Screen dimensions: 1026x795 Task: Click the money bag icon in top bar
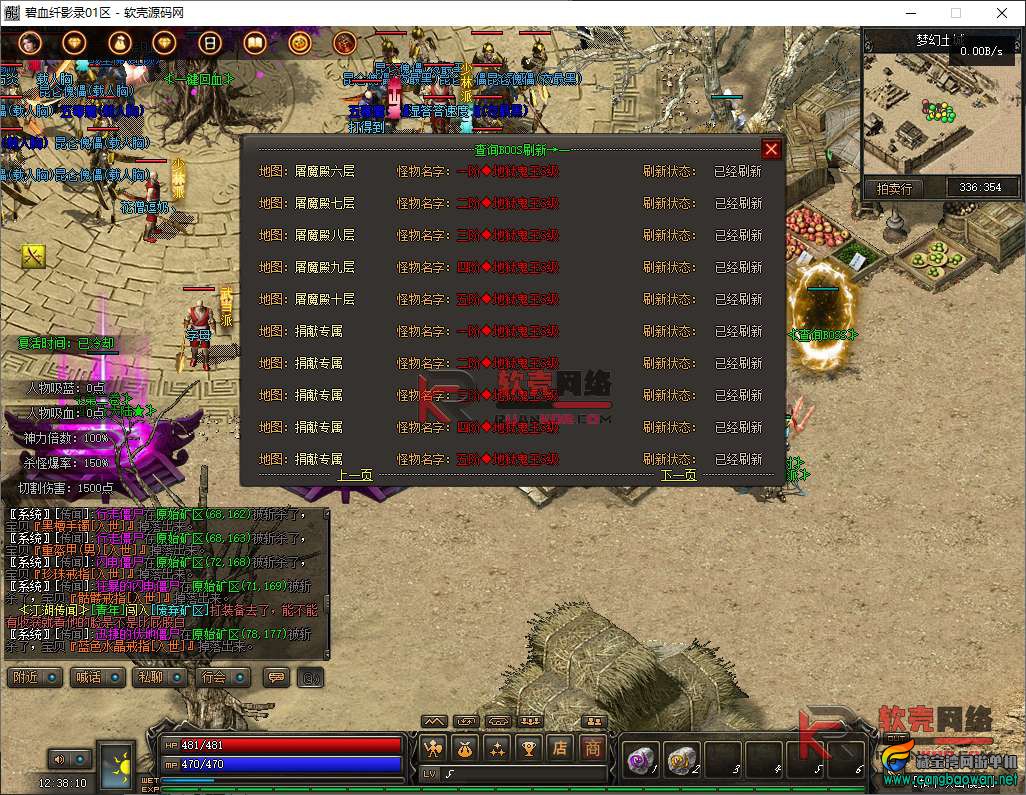[120, 43]
